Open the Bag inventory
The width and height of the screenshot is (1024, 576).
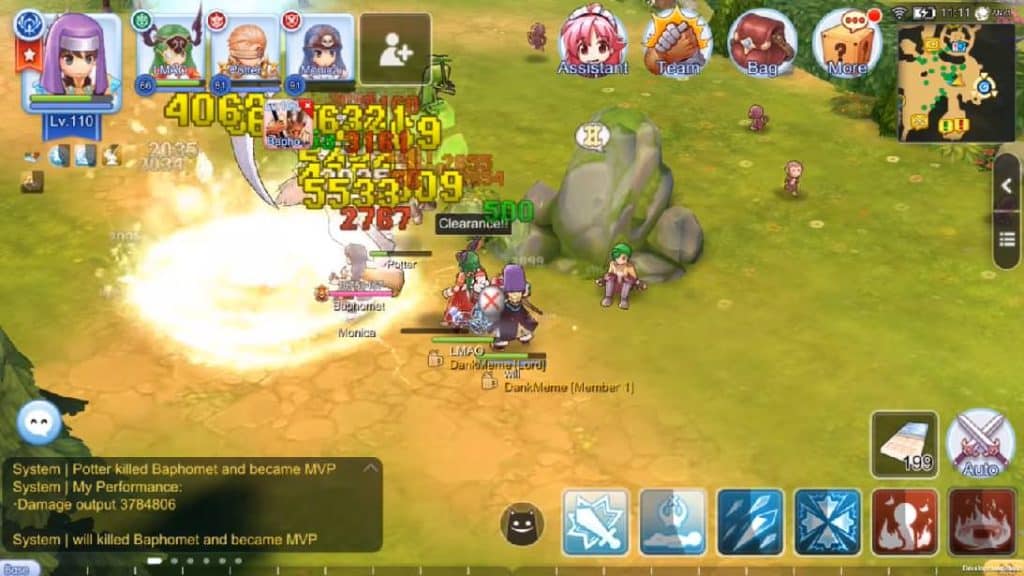click(x=762, y=42)
